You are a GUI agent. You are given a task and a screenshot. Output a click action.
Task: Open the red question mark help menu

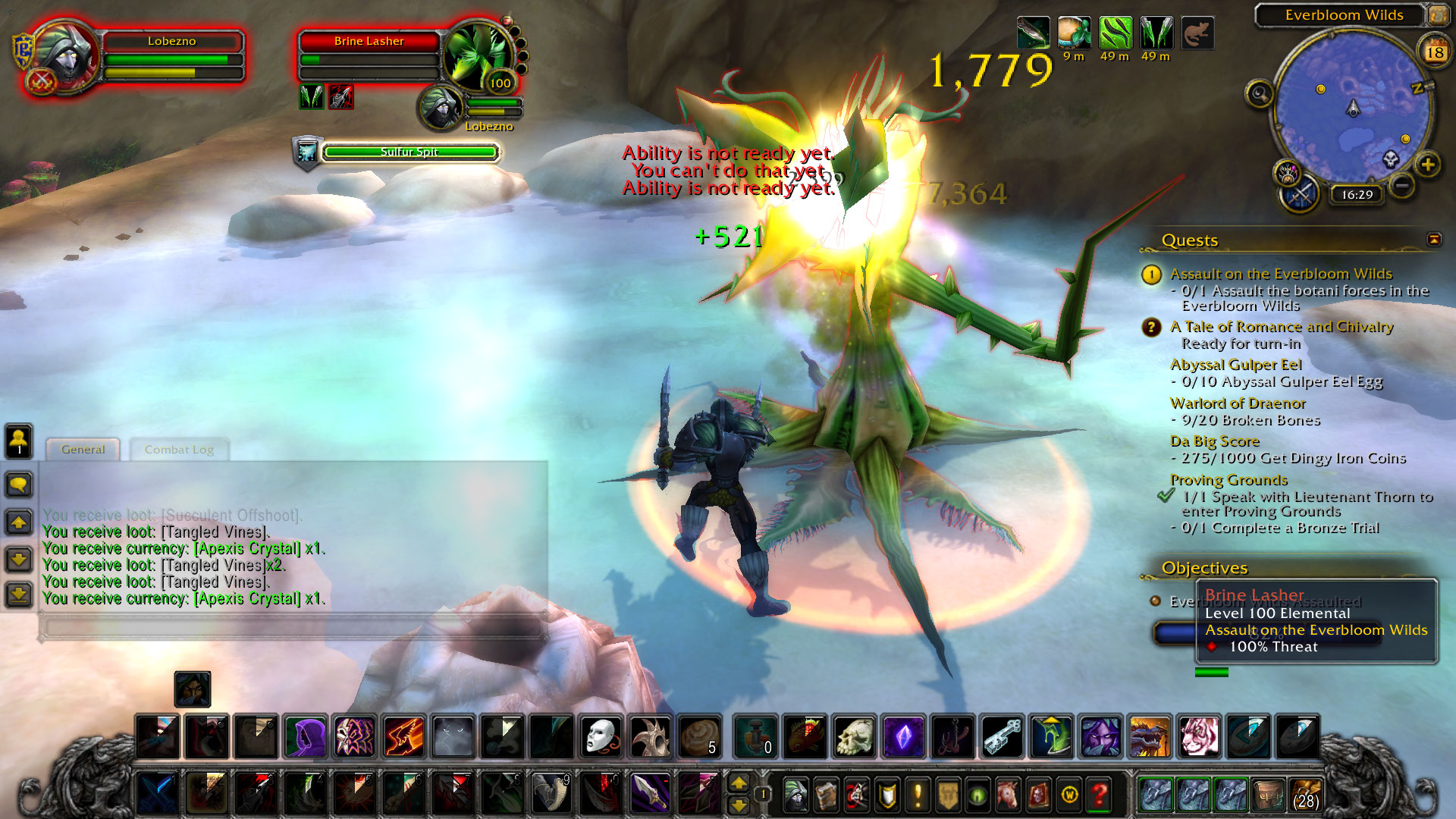[x=1099, y=795]
